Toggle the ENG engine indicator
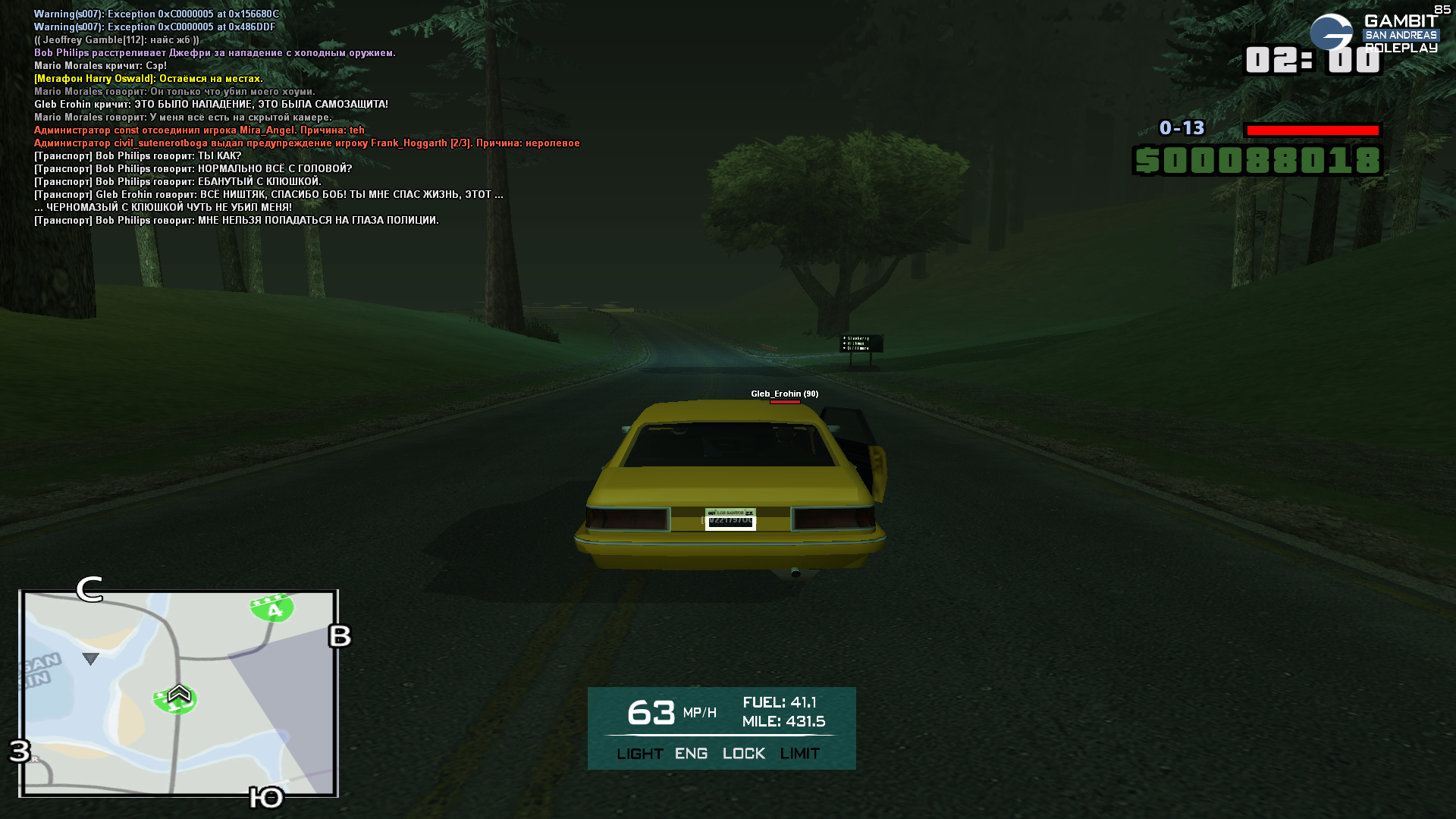The image size is (1456, 819). pyautogui.click(x=691, y=754)
